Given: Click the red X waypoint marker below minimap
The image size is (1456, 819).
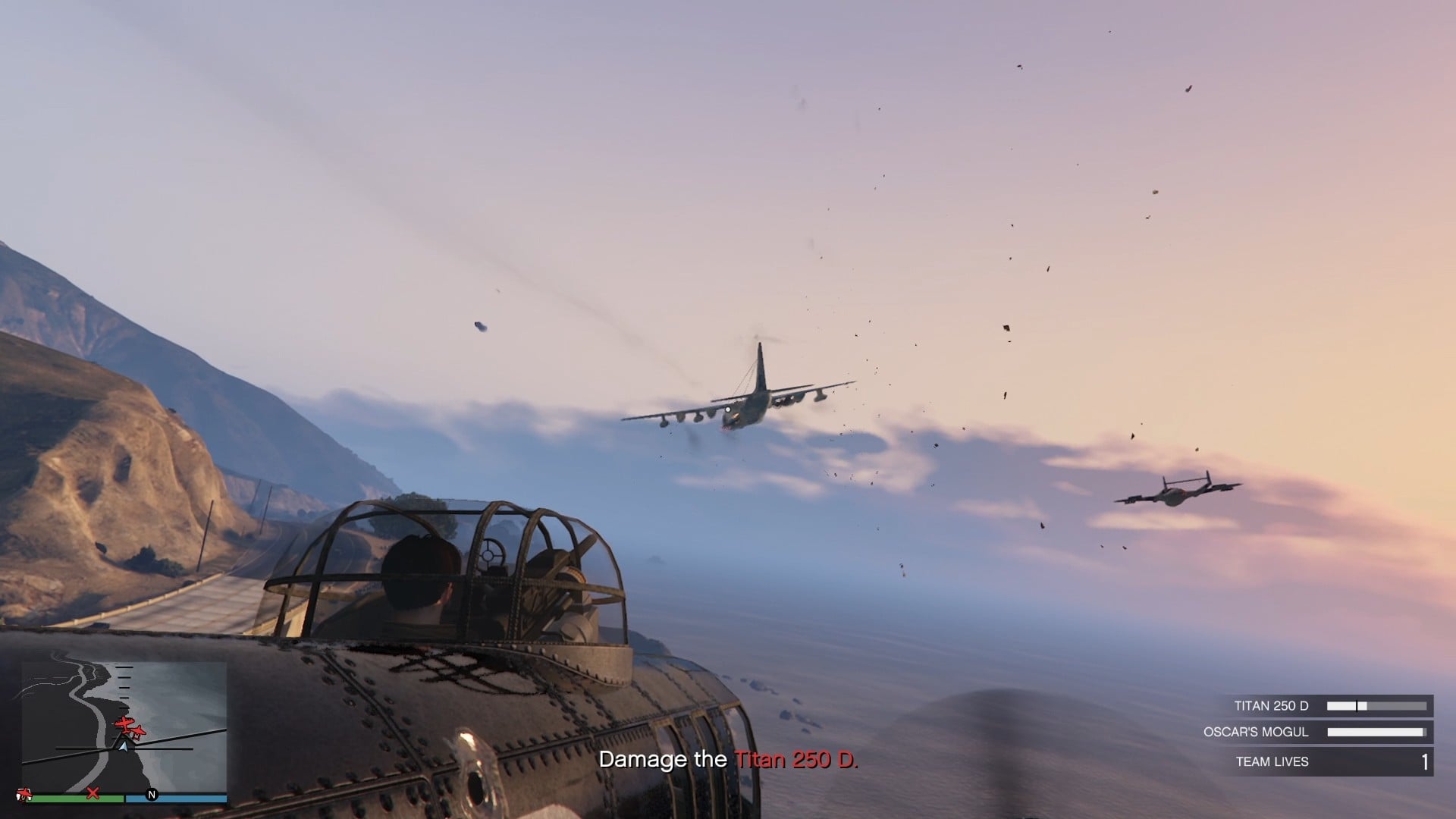Looking at the screenshot, I should pos(93,793).
